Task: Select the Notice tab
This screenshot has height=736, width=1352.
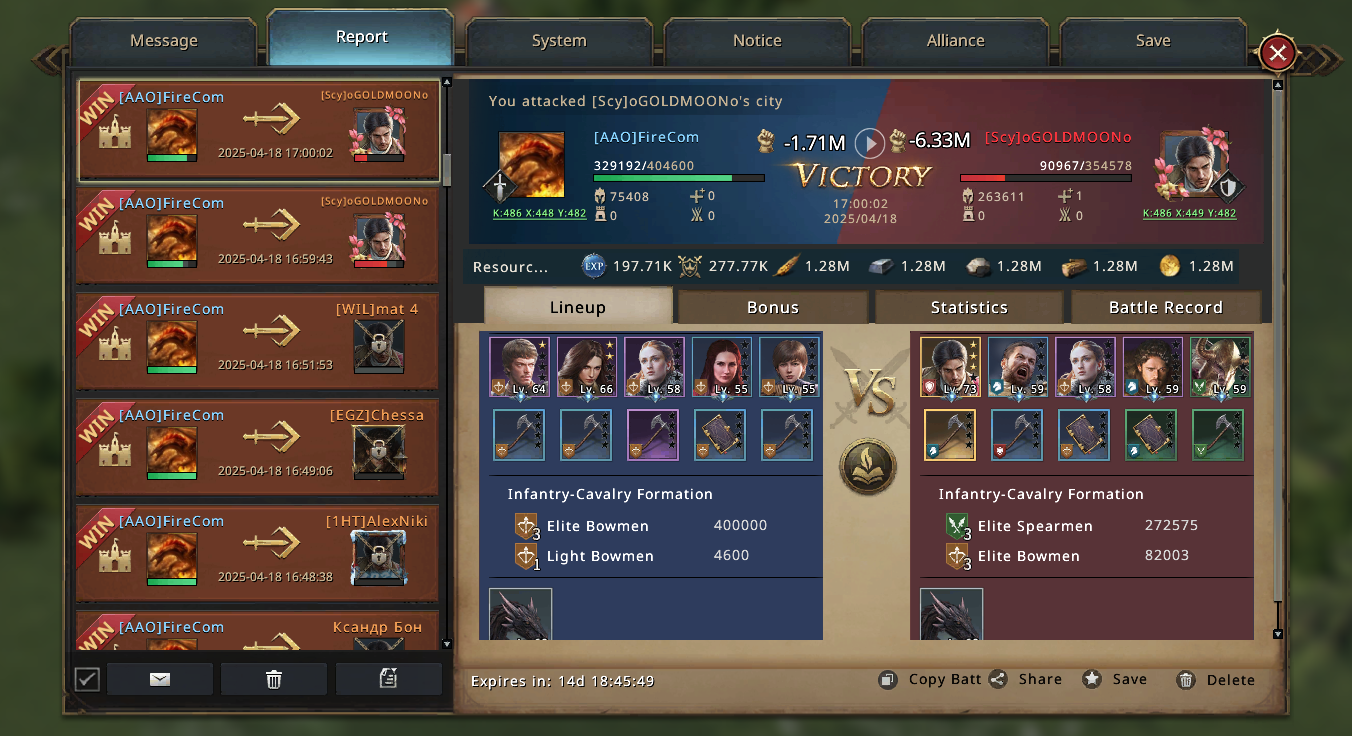Action: [x=757, y=41]
